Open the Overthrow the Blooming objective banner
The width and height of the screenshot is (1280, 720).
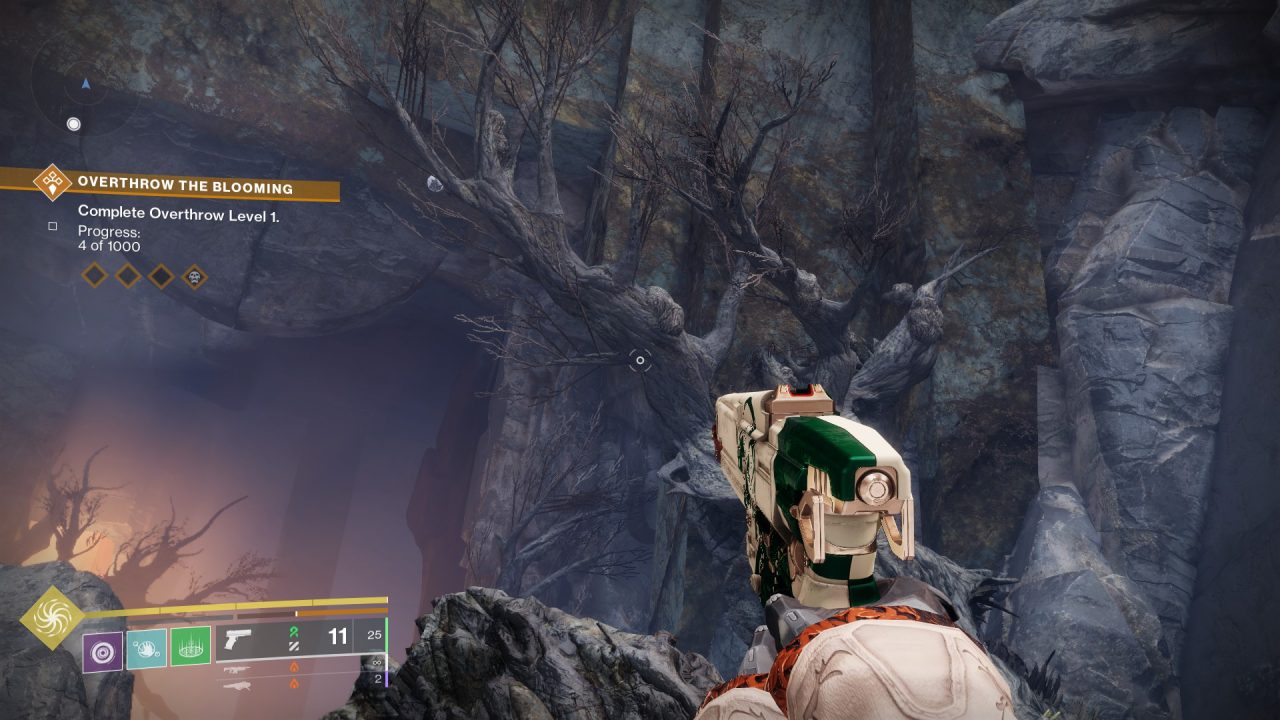coord(186,187)
